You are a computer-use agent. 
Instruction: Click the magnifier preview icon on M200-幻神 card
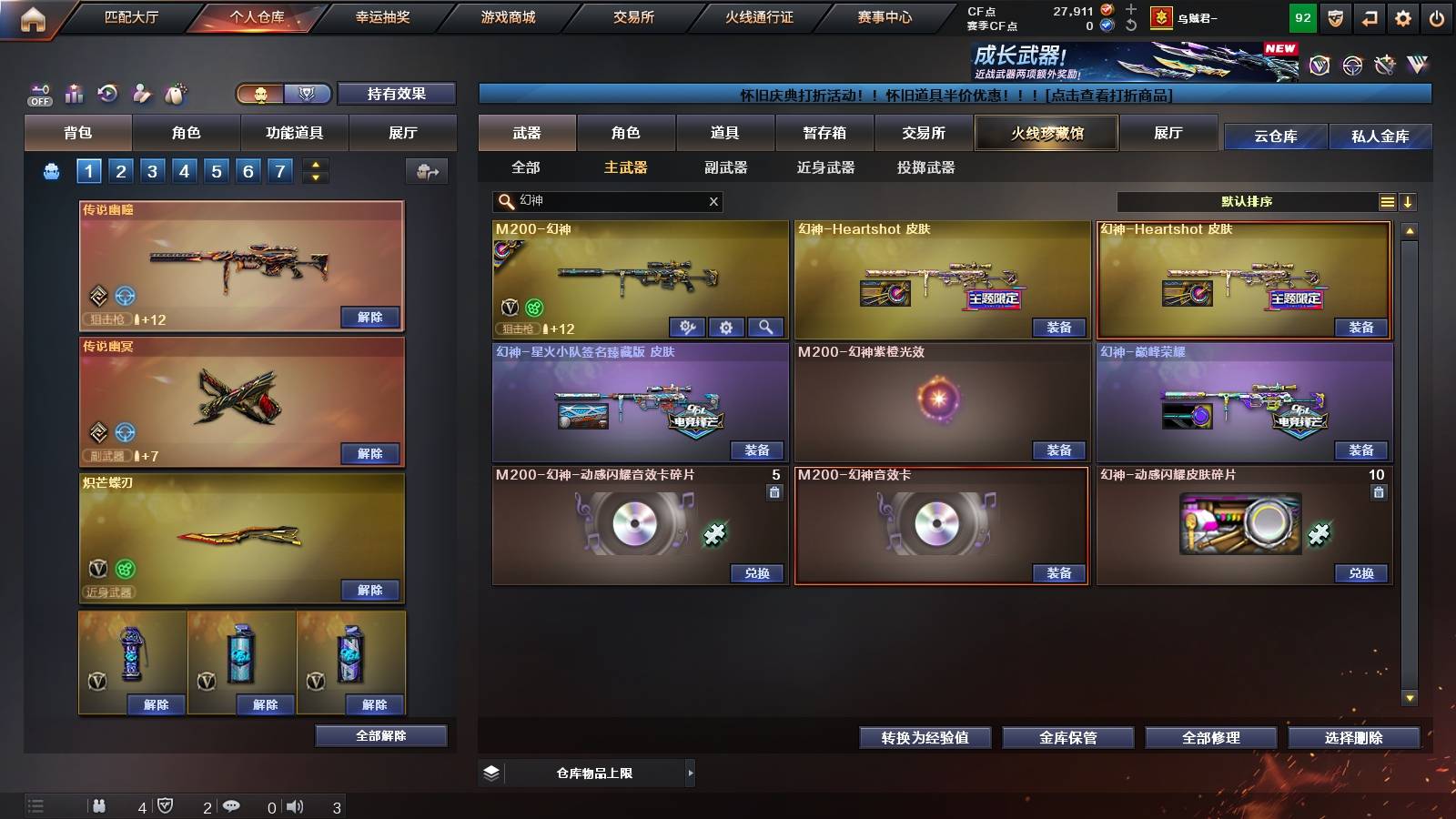tap(764, 327)
